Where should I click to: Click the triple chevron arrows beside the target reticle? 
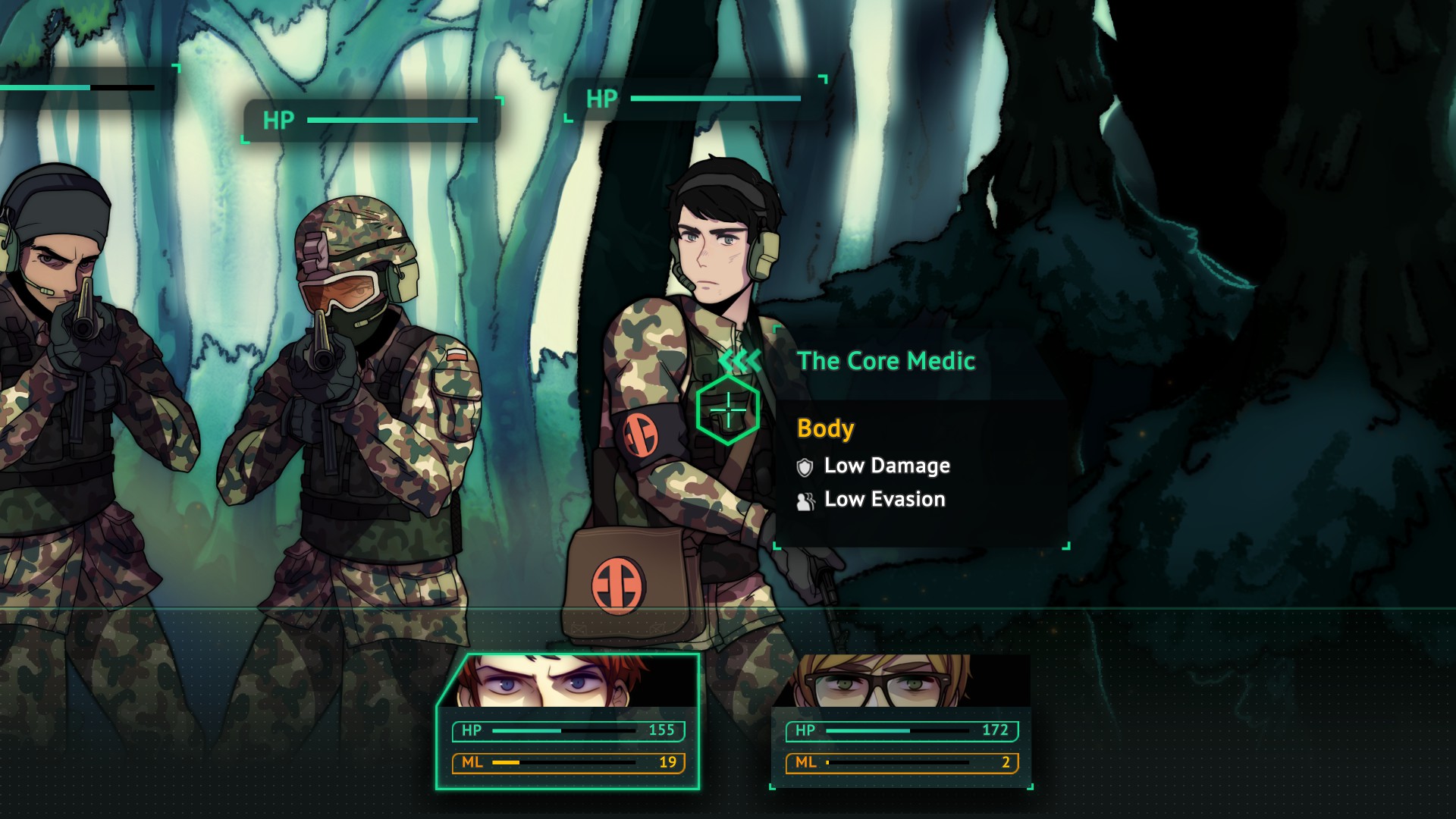(x=739, y=362)
